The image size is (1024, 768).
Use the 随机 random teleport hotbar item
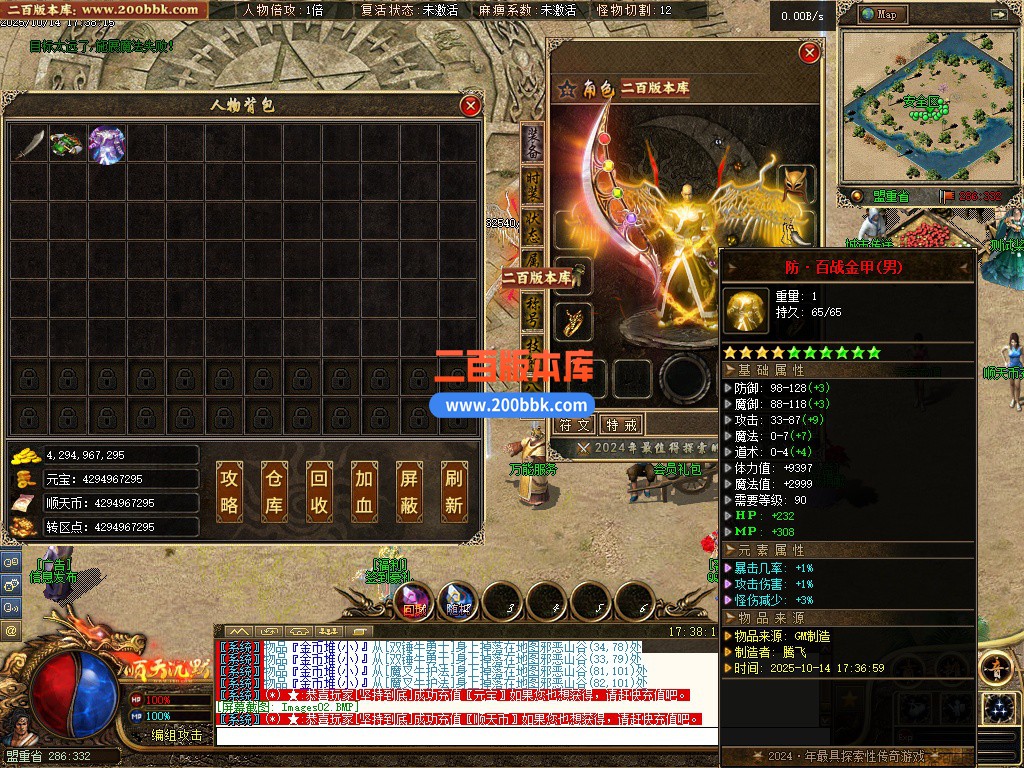[x=458, y=601]
